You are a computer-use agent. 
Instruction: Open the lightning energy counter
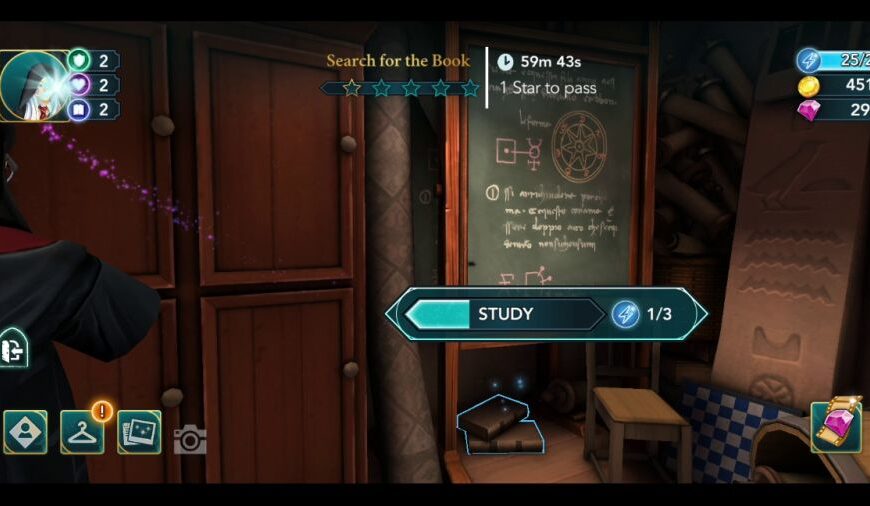pos(834,60)
